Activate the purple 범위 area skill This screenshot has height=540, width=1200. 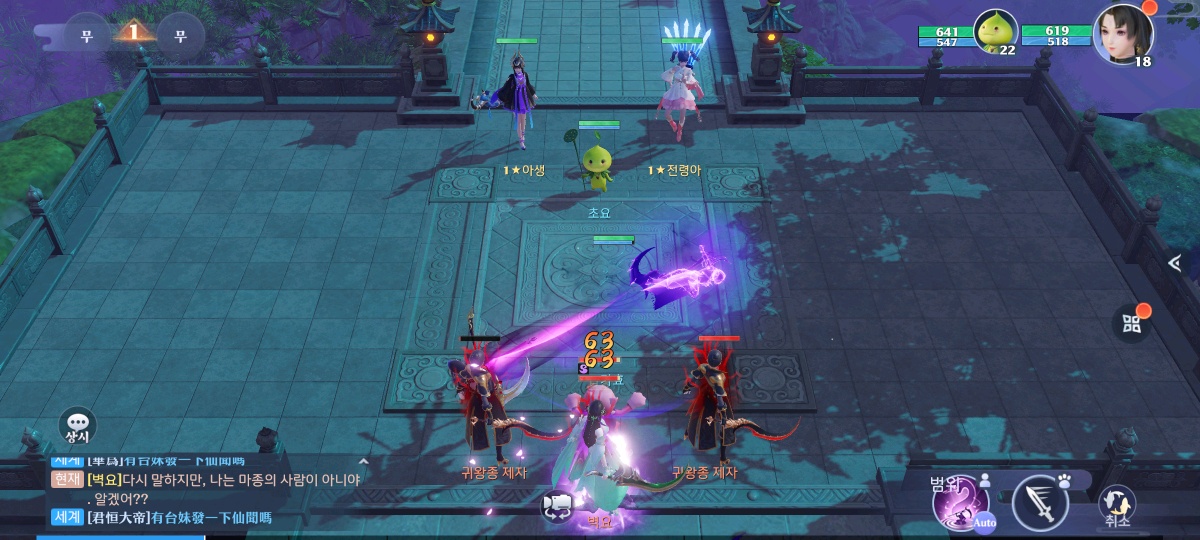pyautogui.click(x=958, y=503)
